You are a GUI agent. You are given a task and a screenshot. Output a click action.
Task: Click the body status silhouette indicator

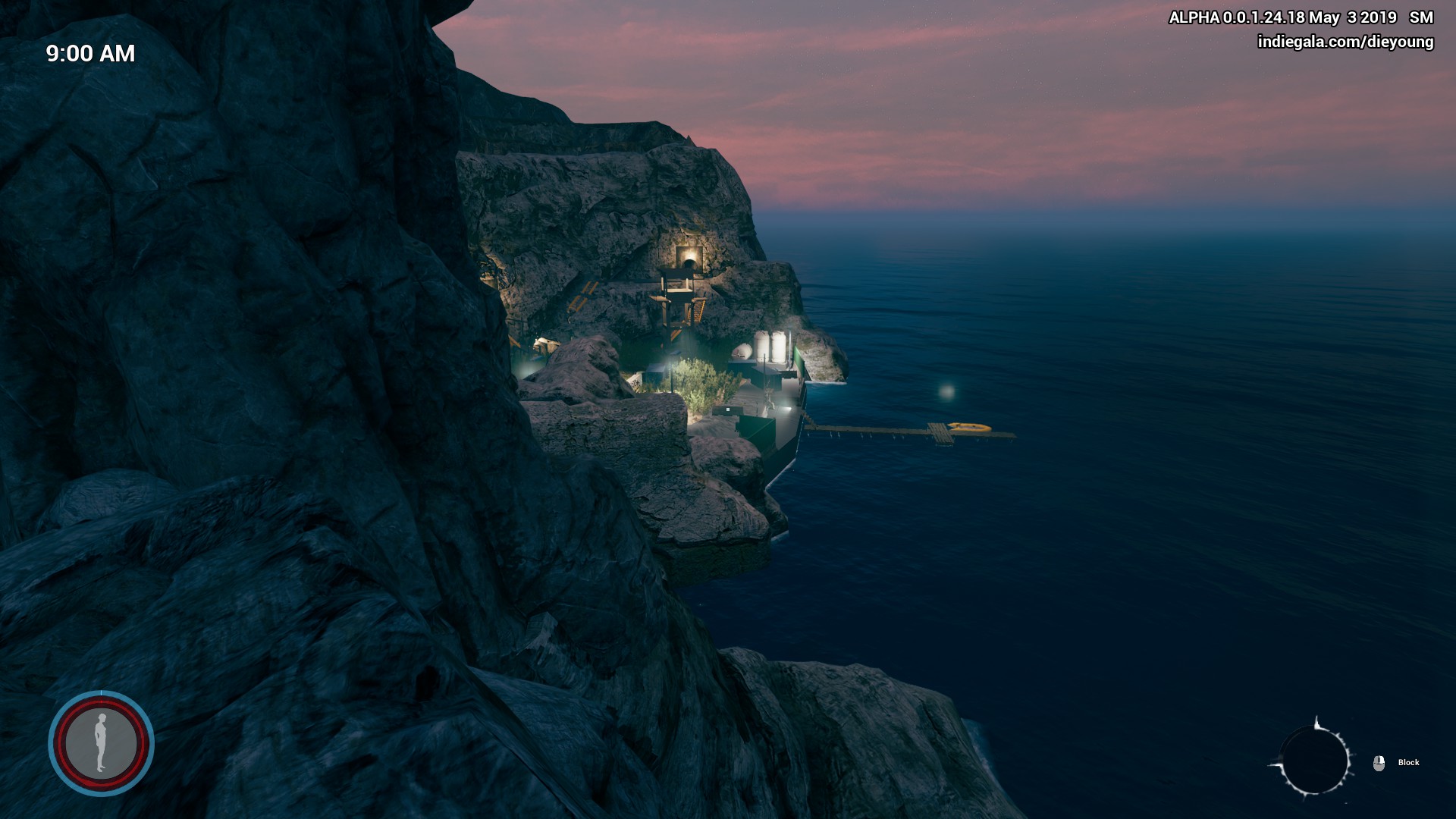[101, 743]
